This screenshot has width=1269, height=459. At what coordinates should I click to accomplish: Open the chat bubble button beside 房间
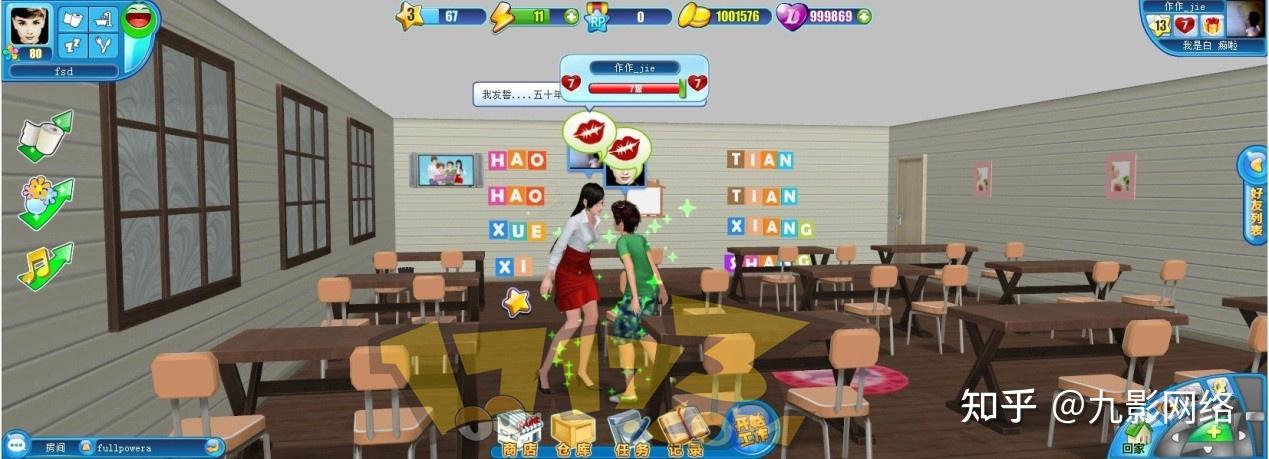pyautogui.click(x=14, y=446)
